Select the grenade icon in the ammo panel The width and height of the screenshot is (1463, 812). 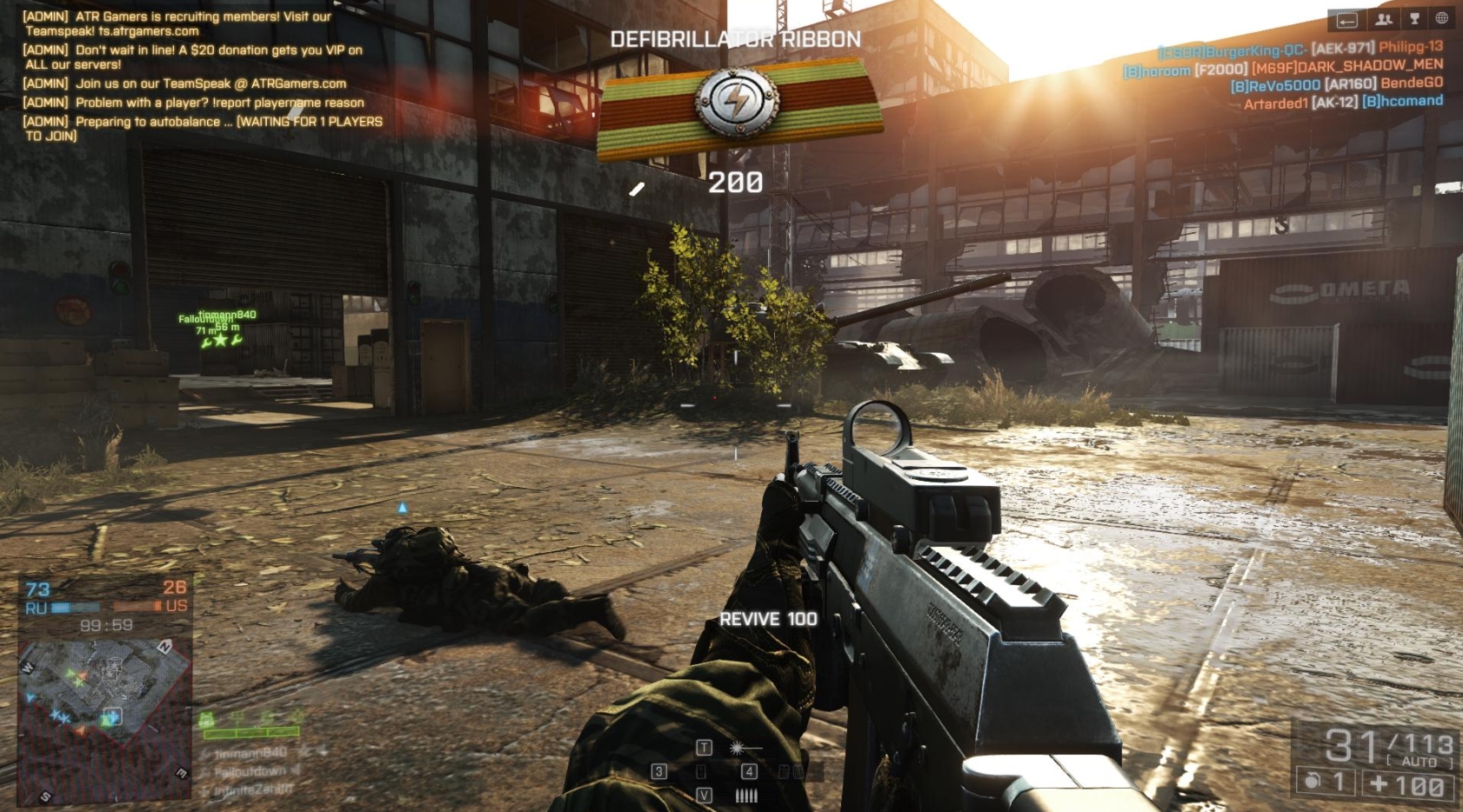1311,782
